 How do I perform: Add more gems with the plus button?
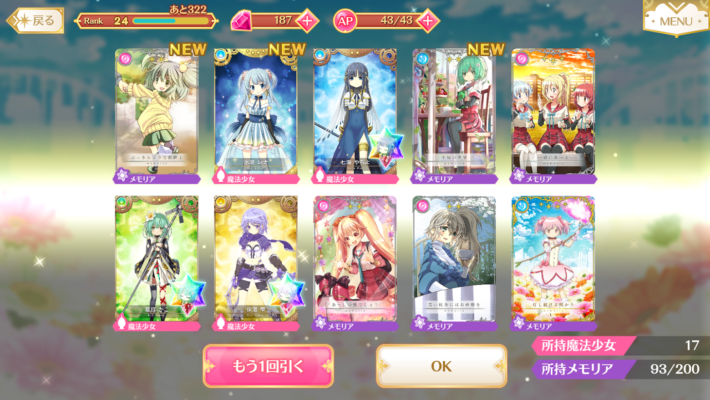tap(306, 20)
